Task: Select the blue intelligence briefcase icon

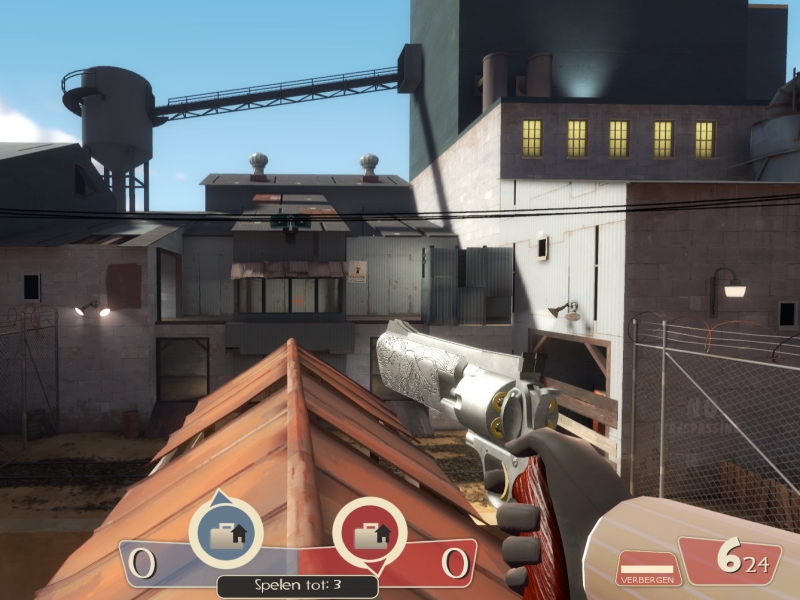Action: click(x=225, y=534)
